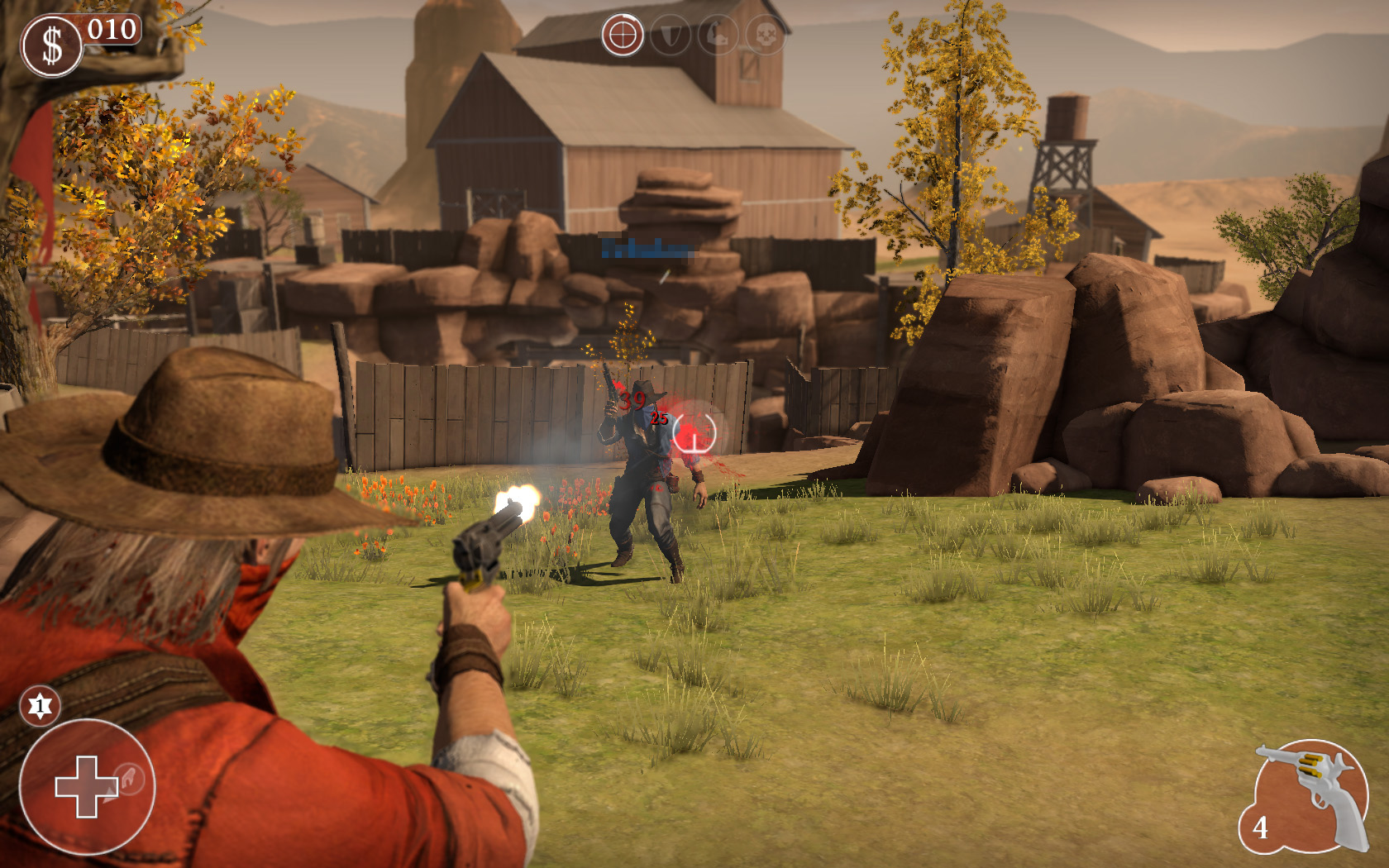
Task: Toggle the highlighted crosshair ability off
Action: tap(623, 35)
